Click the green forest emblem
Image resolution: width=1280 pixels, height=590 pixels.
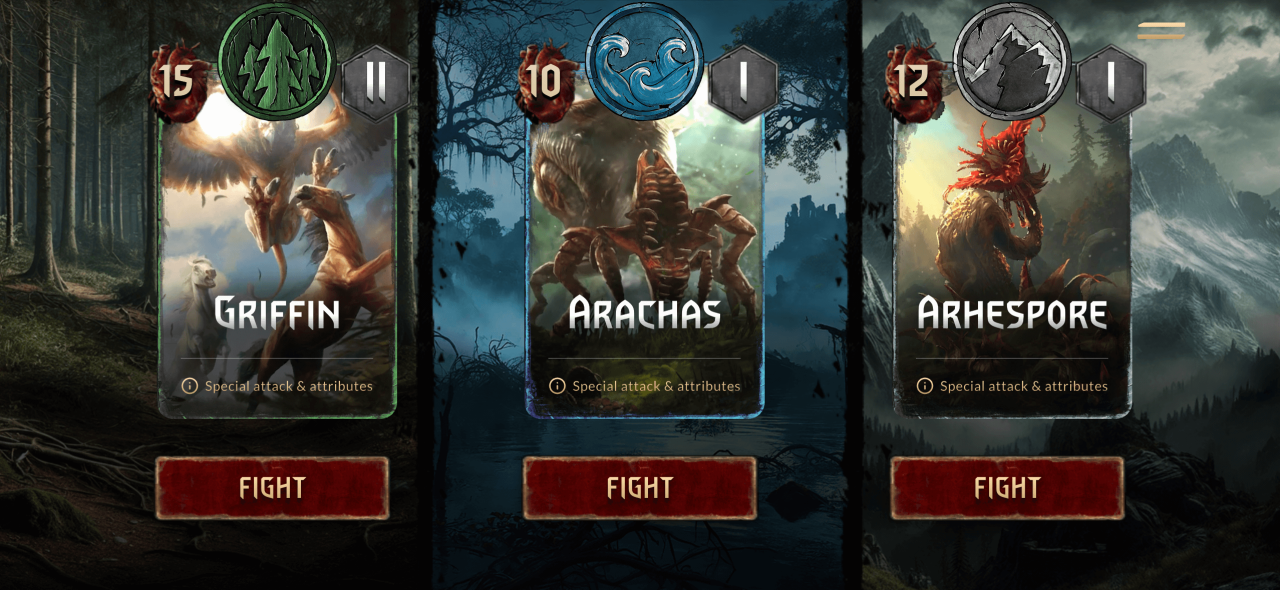click(276, 60)
